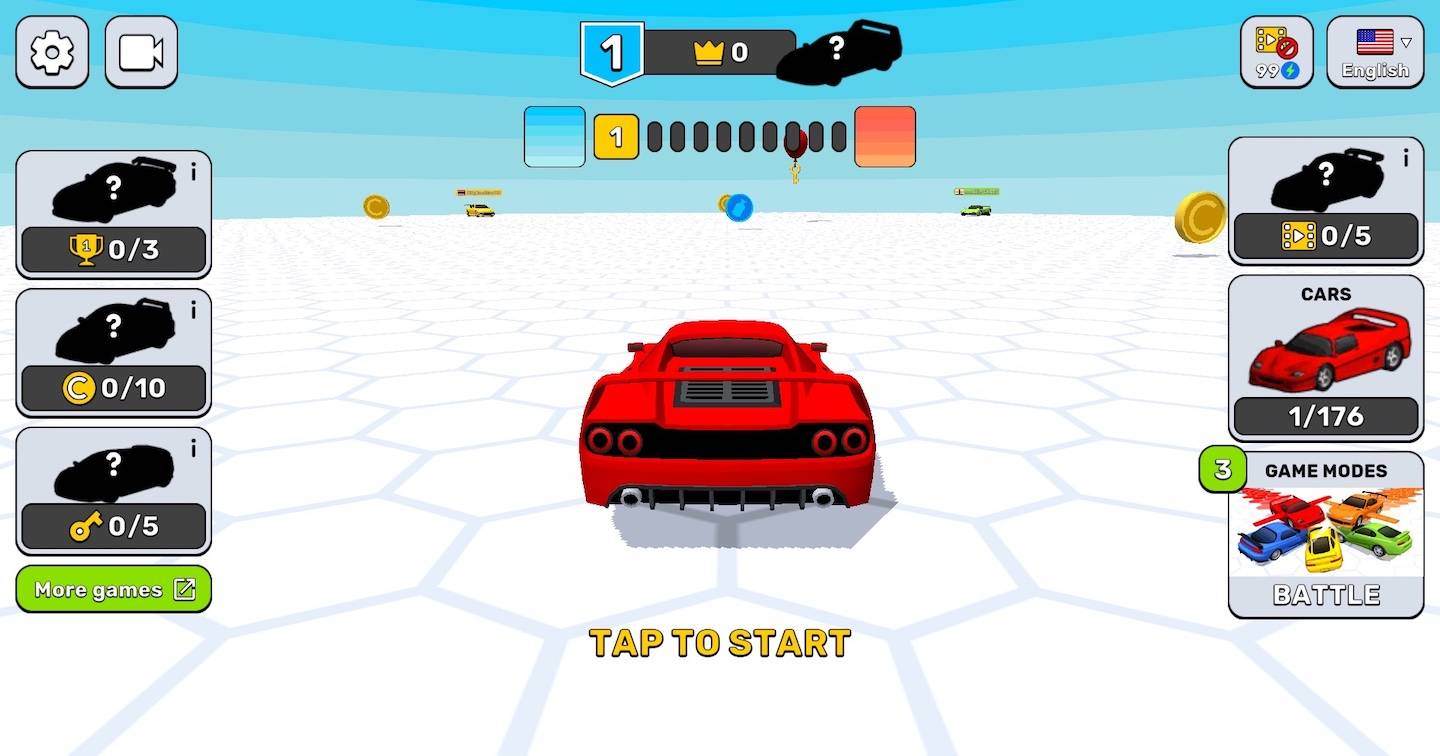Select the video ad 0/5 locked car card
This screenshot has width=1440, height=756.
1326,200
